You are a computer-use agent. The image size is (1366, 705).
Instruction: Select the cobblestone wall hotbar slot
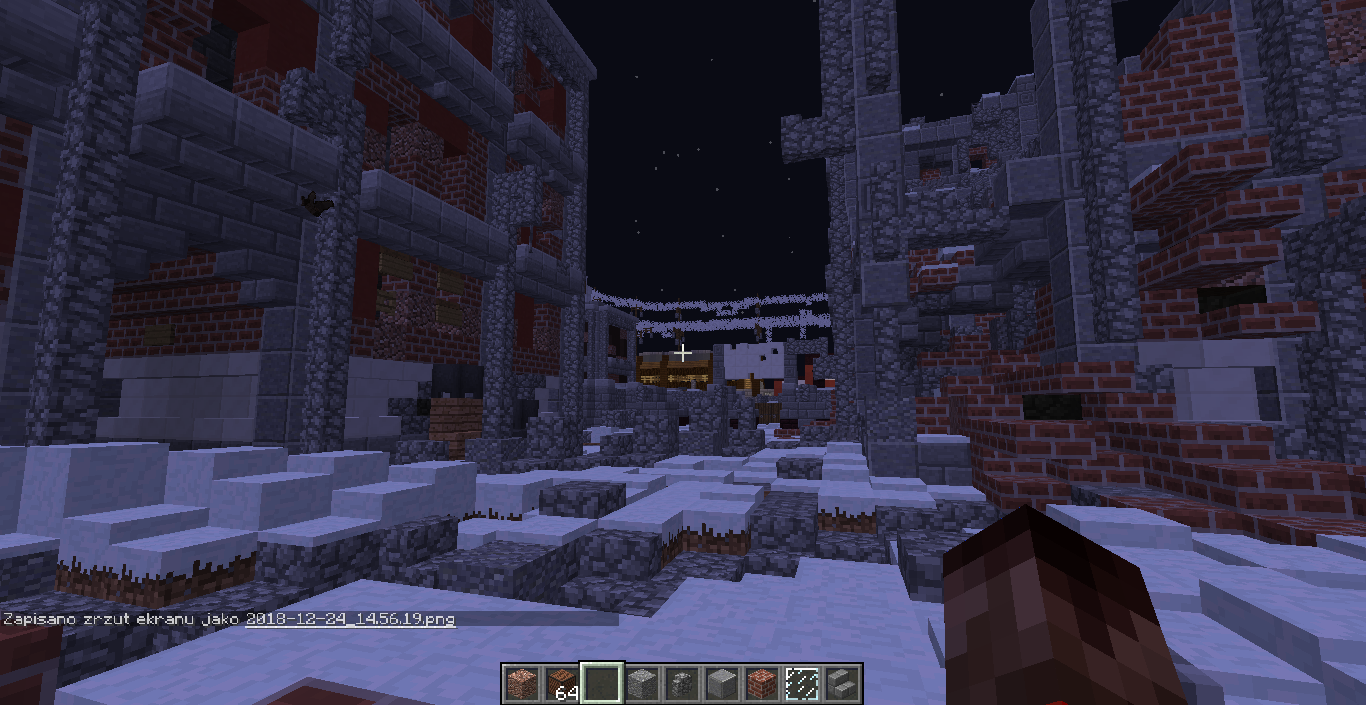(x=682, y=683)
